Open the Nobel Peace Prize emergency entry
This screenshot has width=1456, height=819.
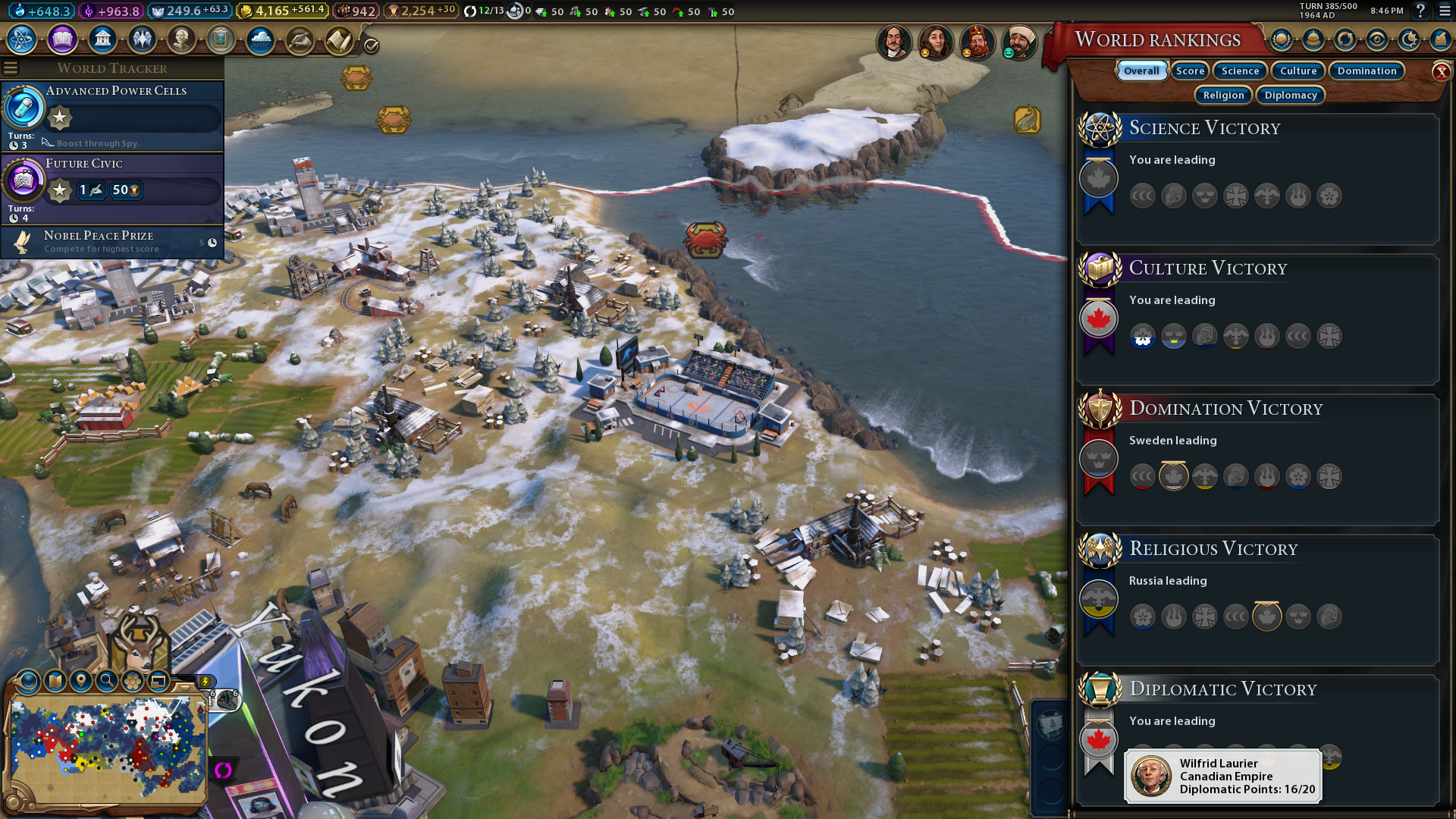pyautogui.click(x=114, y=242)
